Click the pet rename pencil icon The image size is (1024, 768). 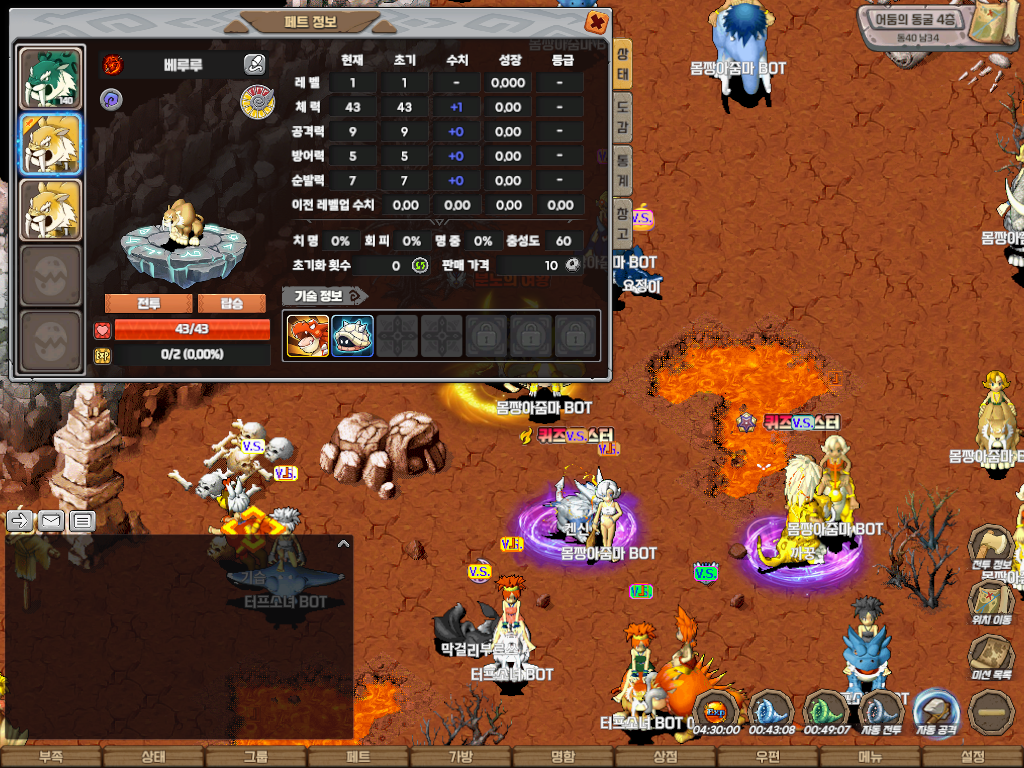255,65
